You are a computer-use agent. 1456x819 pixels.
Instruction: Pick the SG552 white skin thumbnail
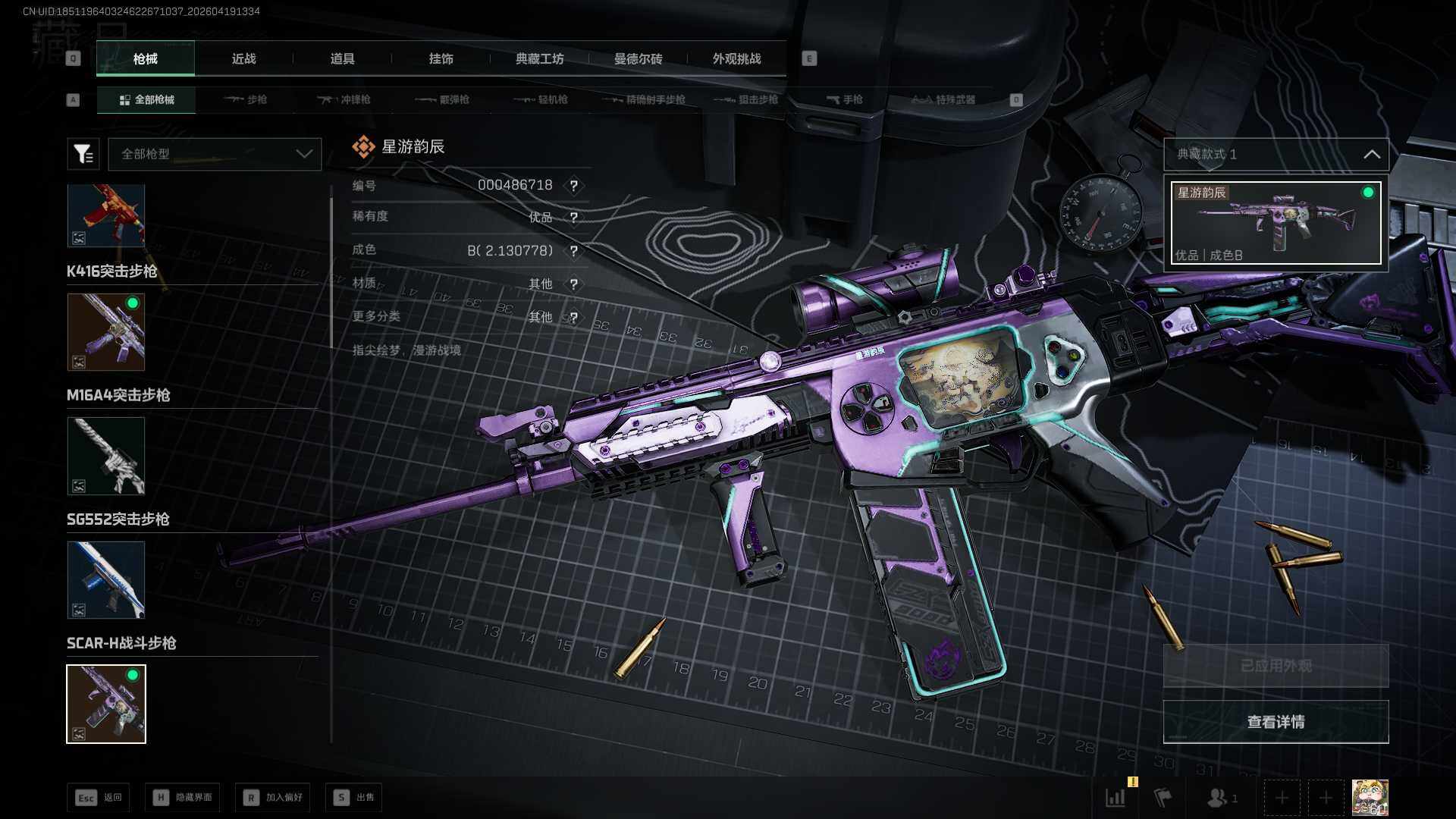point(106,456)
